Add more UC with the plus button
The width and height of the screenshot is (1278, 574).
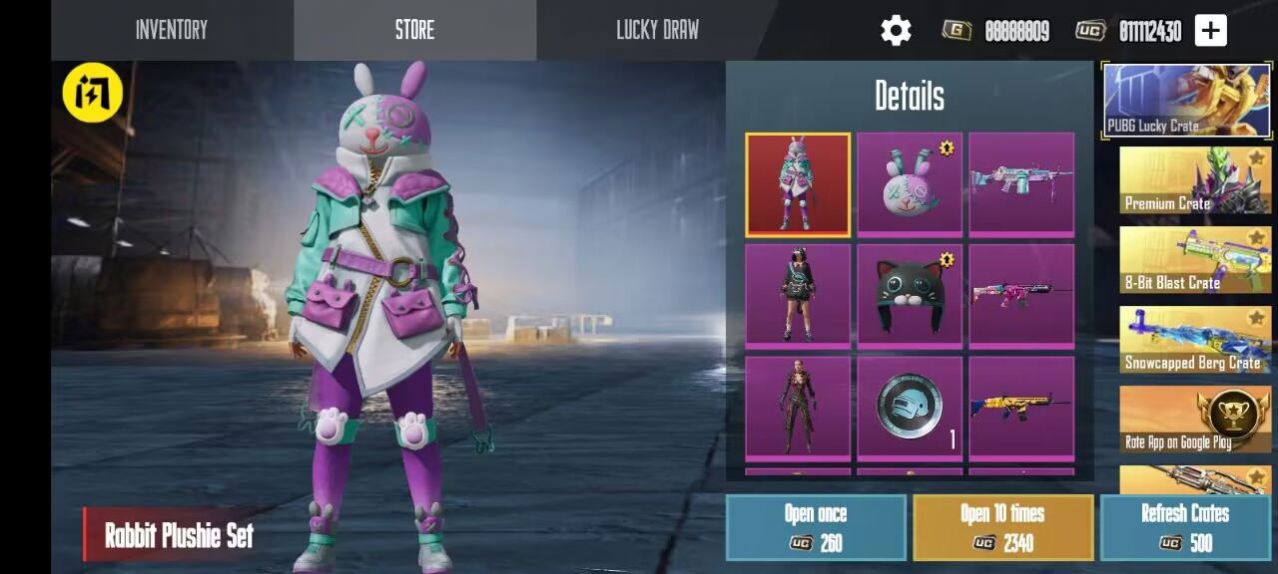[x=1210, y=31]
